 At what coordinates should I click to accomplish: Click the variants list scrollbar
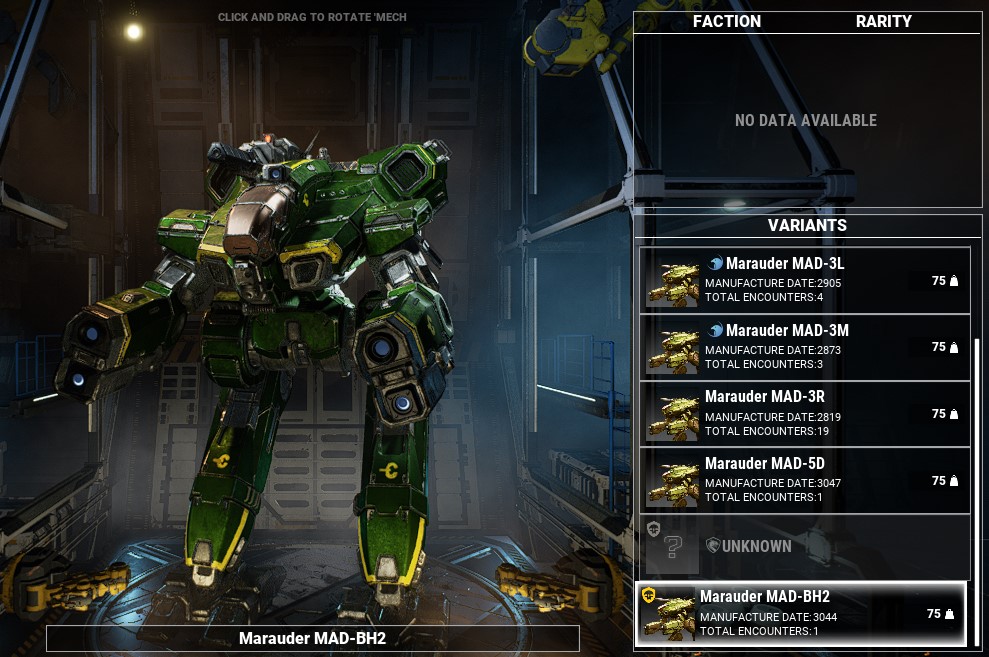tap(978, 490)
